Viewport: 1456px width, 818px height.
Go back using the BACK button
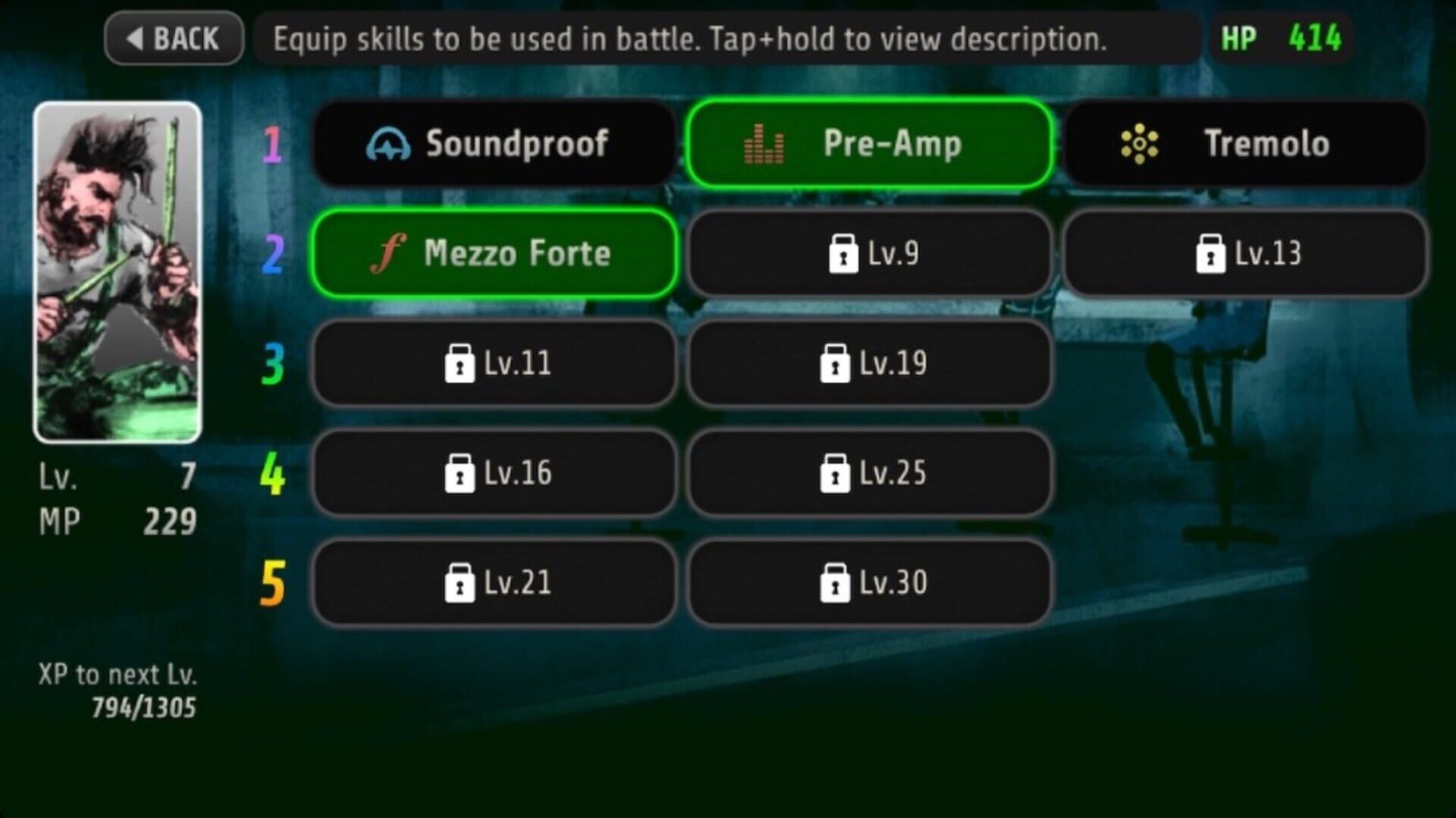pyautogui.click(x=174, y=38)
